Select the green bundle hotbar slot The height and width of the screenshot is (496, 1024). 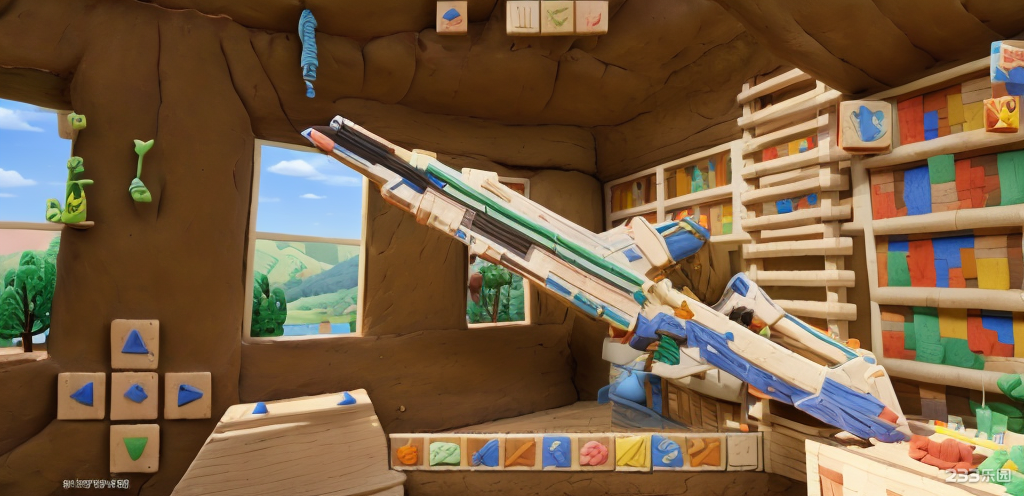[445, 452]
